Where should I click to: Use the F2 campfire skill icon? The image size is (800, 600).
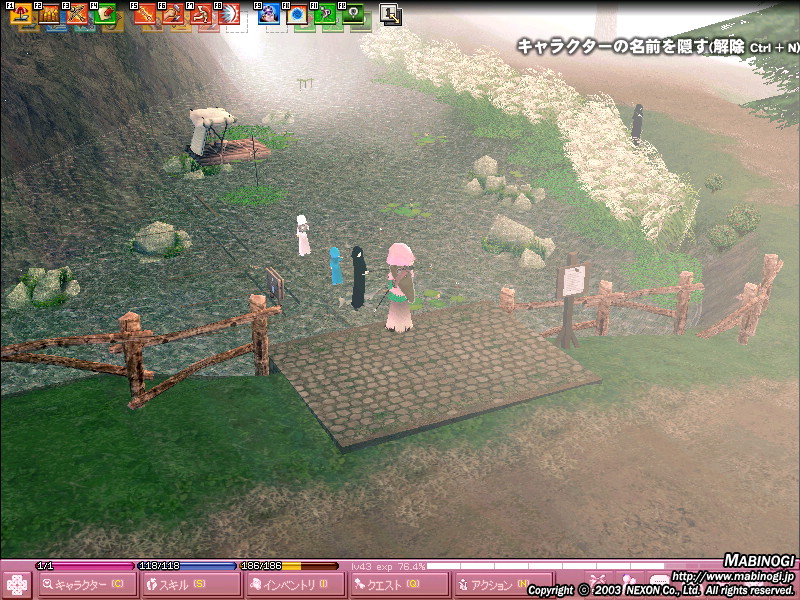49,14
